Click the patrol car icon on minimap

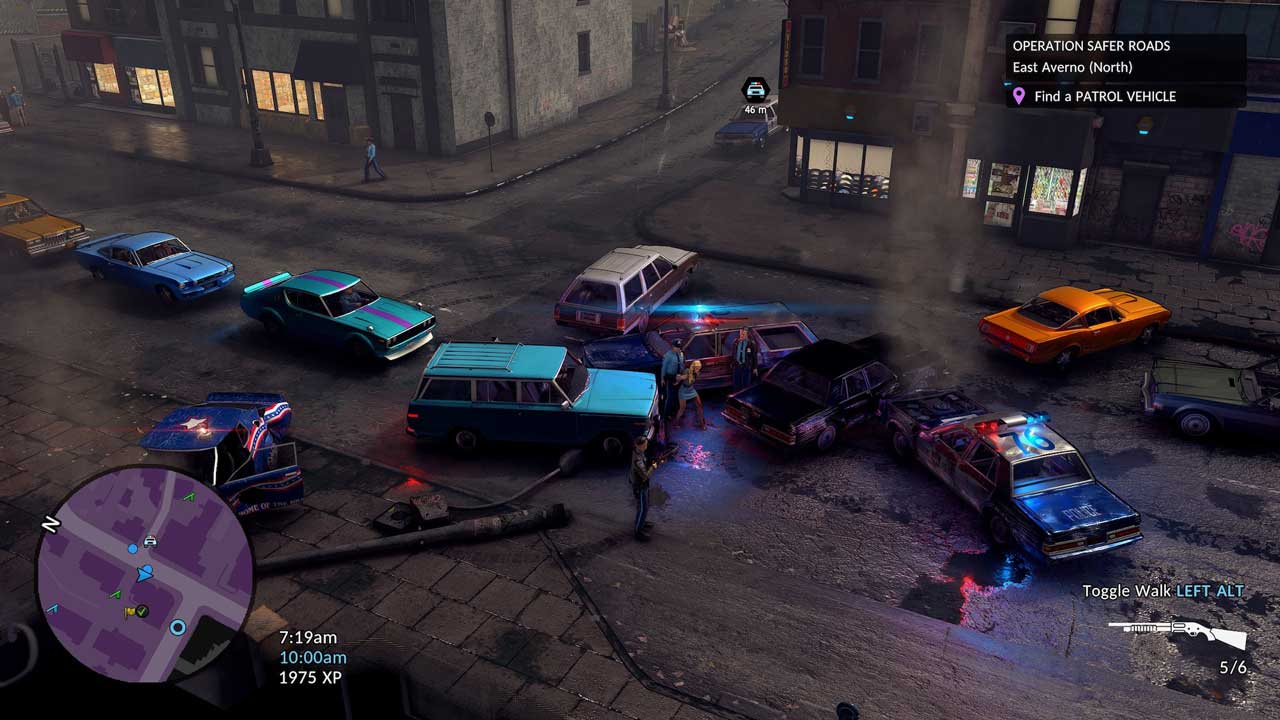[x=150, y=542]
